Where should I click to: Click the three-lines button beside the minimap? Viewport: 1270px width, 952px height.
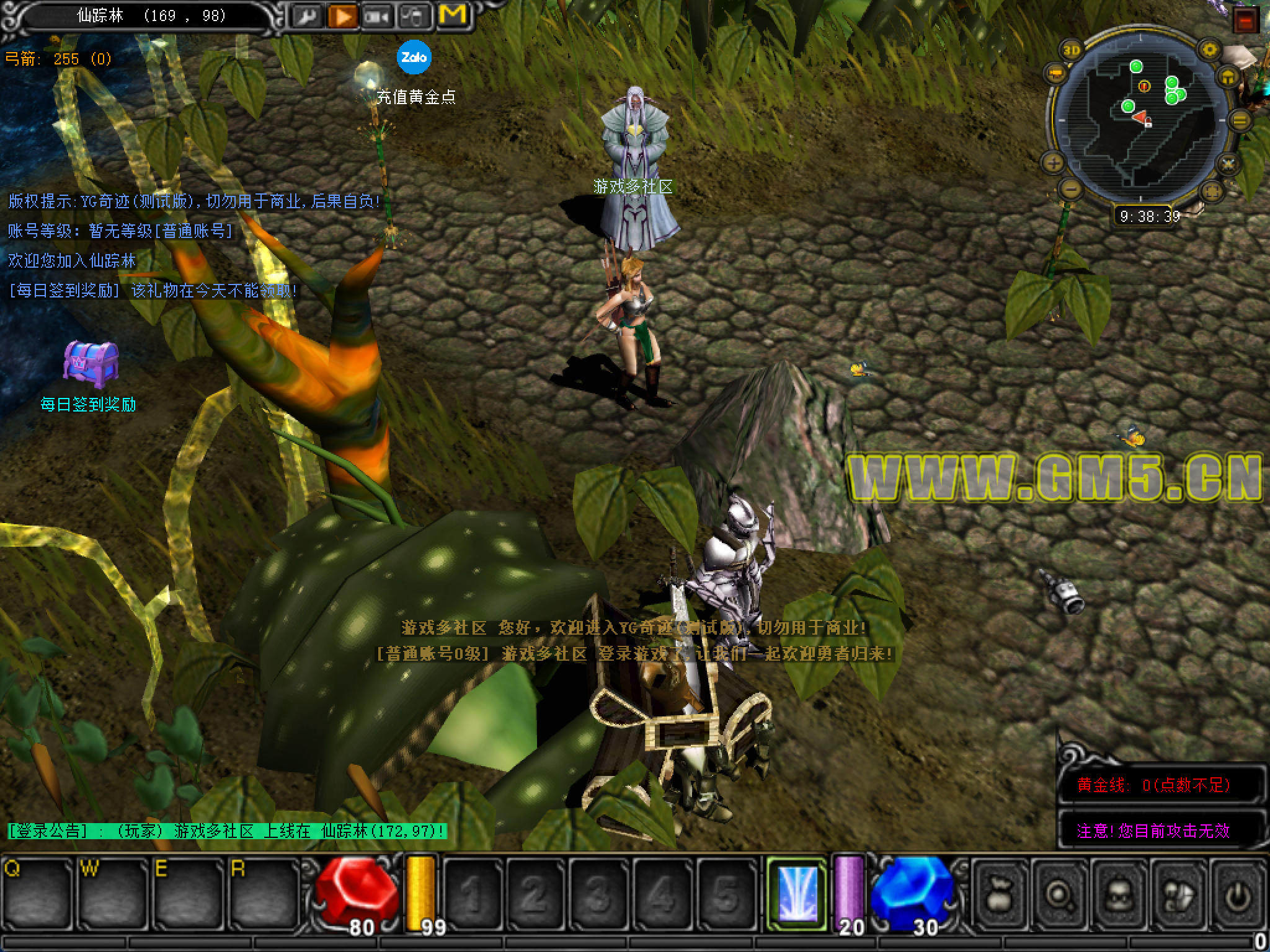coord(1240,120)
